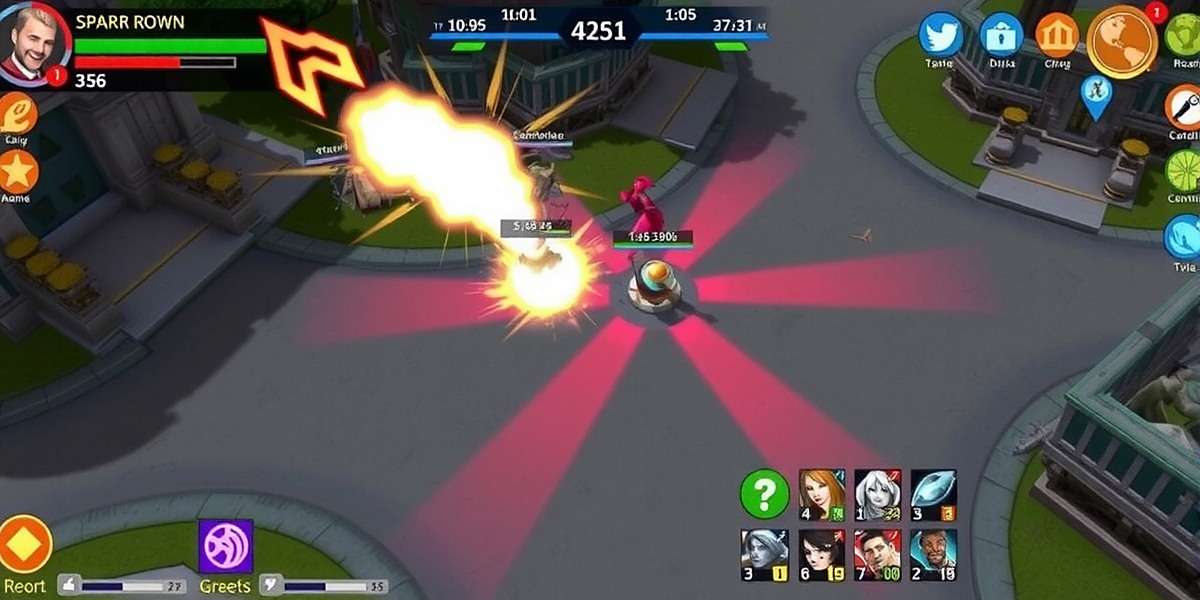This screenshot has width=1200, height=600.
Task: Select the bearded man on blue portrait
Action: coord(933,555)
